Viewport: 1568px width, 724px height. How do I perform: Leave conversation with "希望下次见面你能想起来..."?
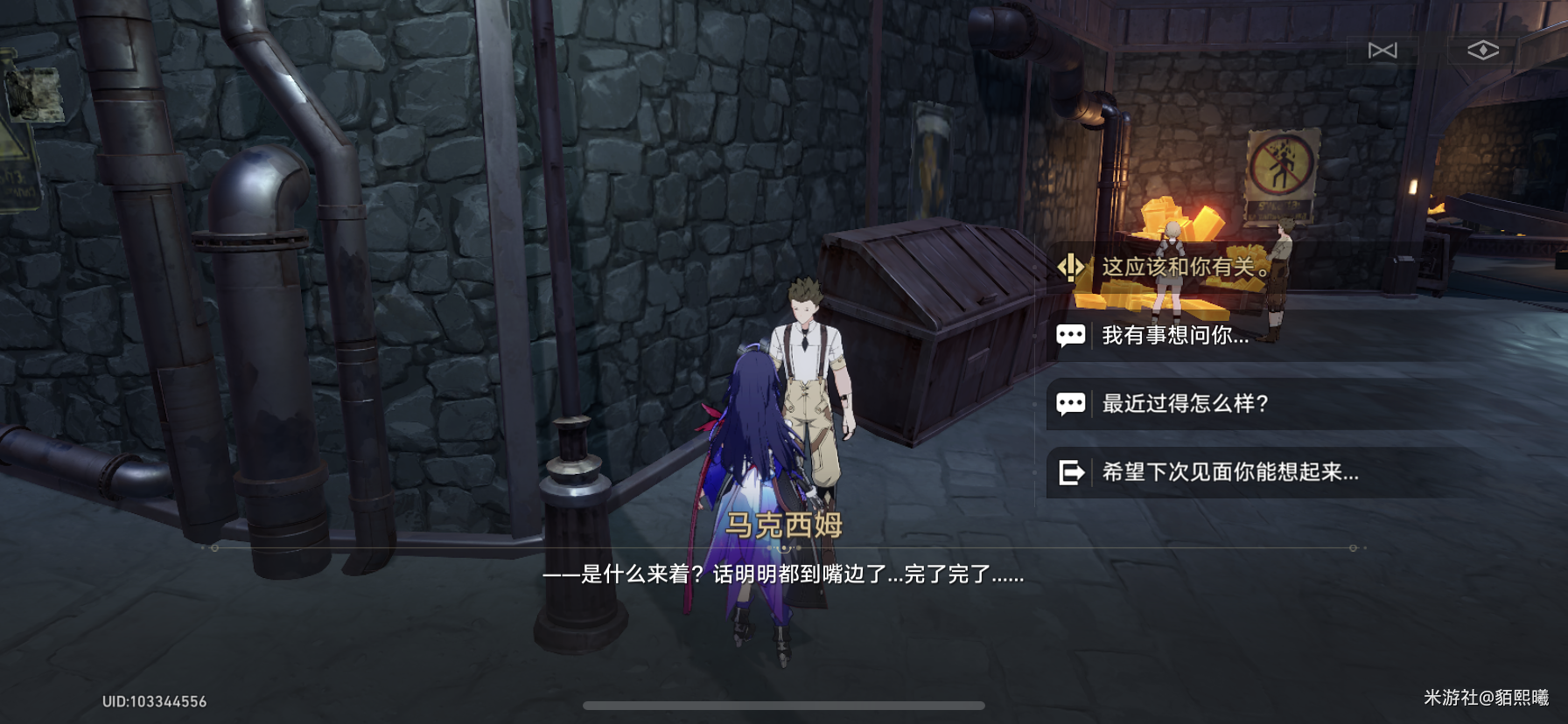tap(1229, 472)
